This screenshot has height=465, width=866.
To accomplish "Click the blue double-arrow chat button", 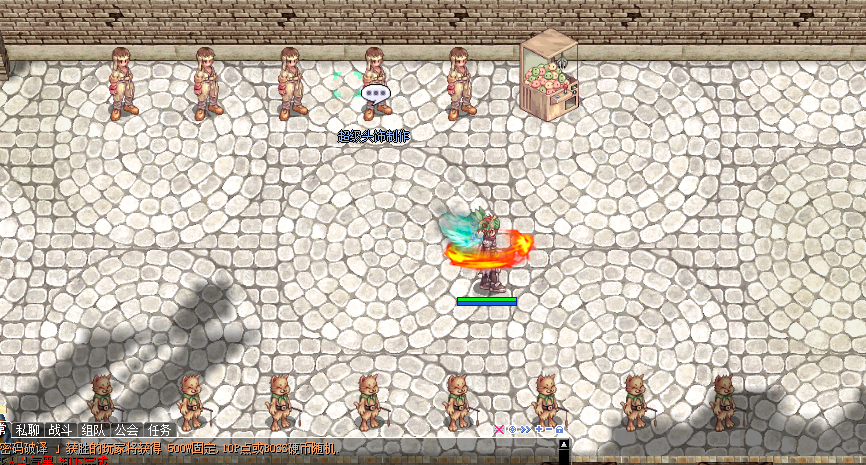I will tap(524, 430).
